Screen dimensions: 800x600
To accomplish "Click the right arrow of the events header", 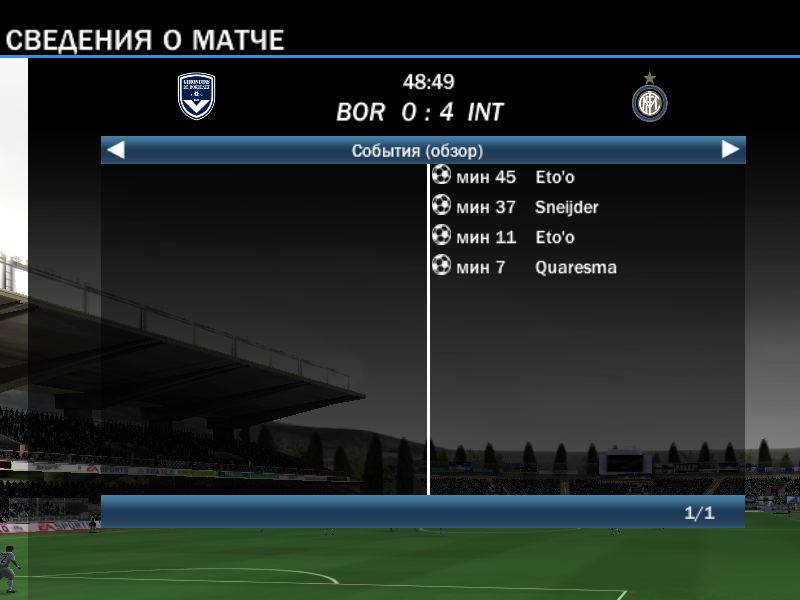I will [x=730, y=150].
